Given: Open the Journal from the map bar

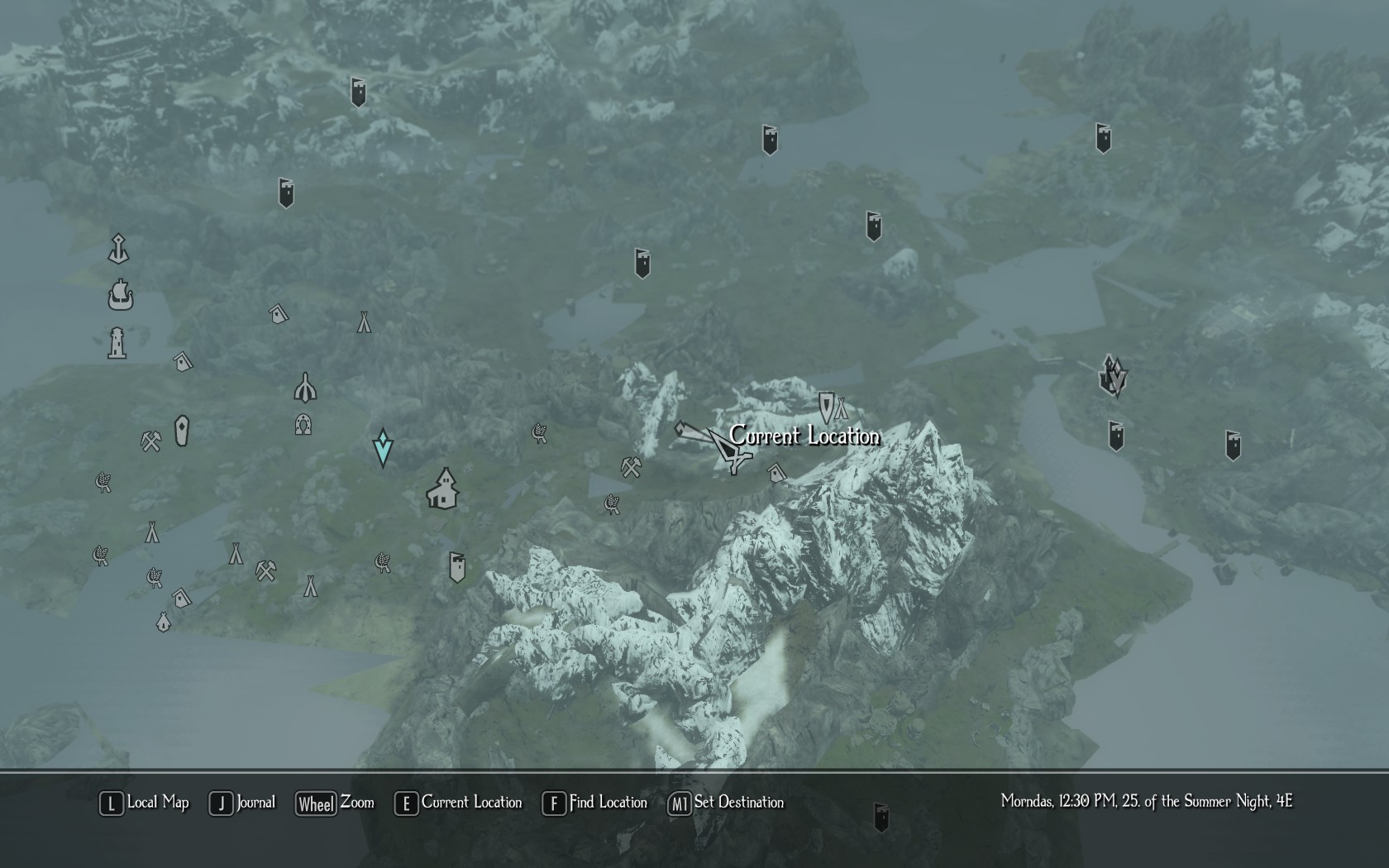Looking at the screenshot, I should (244, 803).
